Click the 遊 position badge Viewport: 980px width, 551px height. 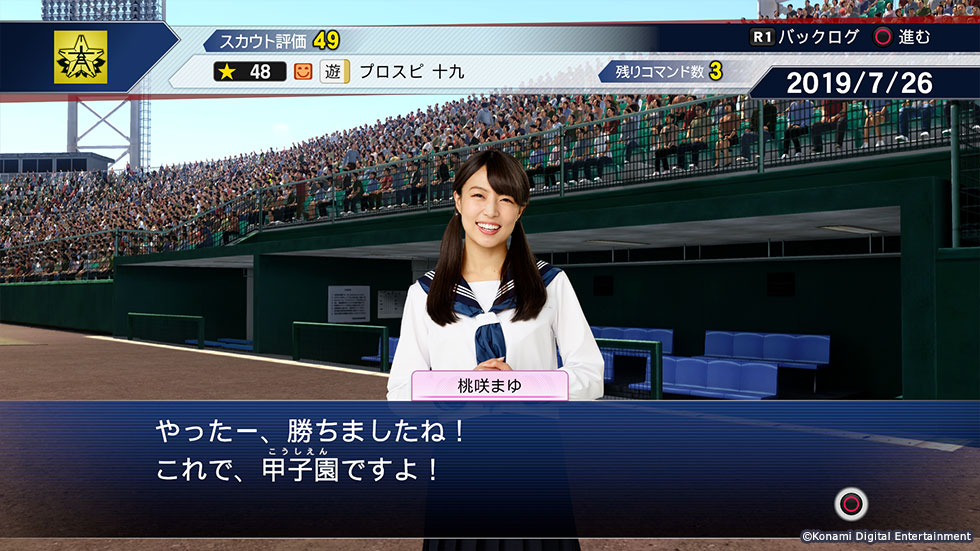[334, 72]
